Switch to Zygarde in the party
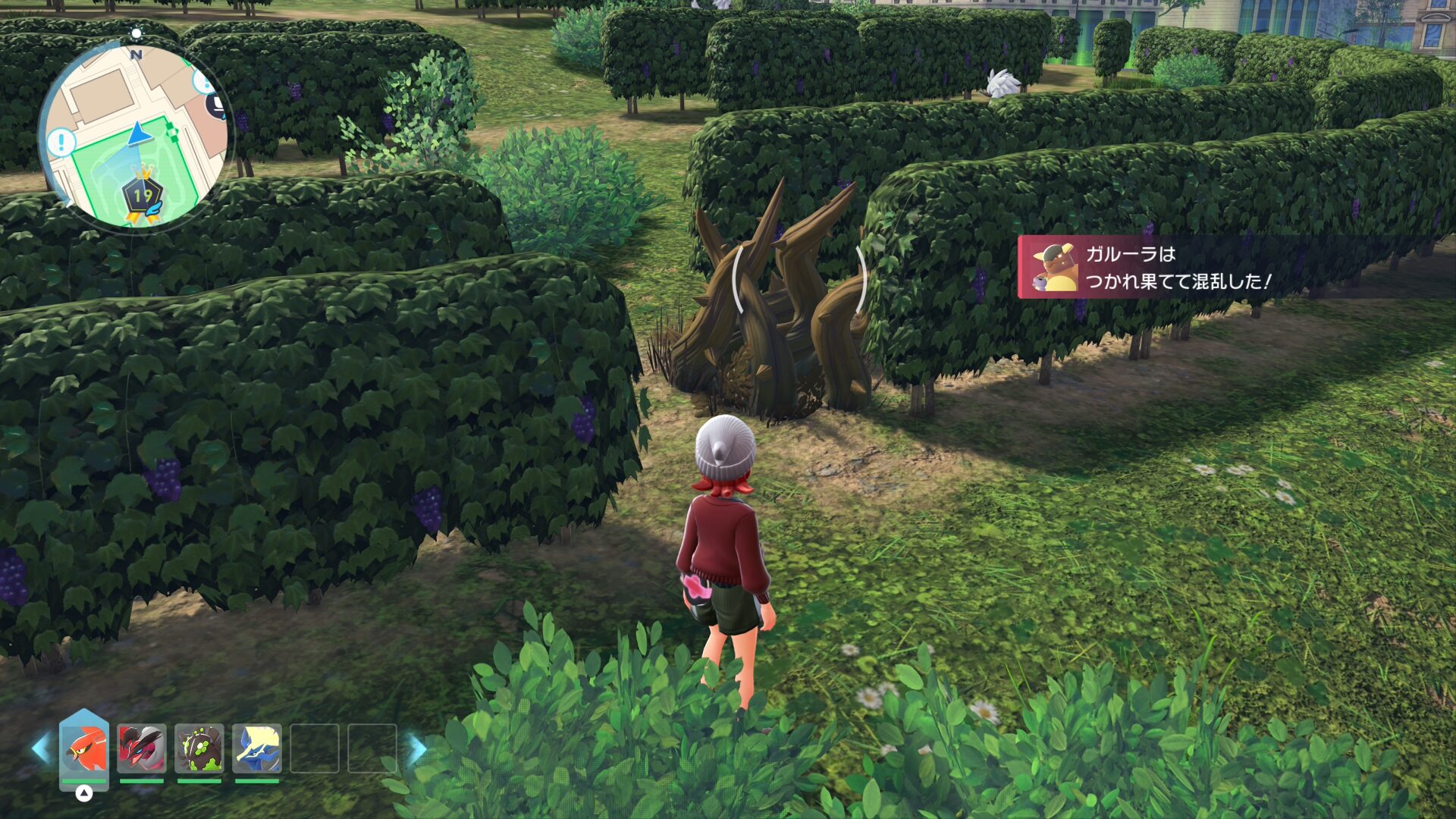The width and height of the screenshot is (1456, 819). pos(199,748)
